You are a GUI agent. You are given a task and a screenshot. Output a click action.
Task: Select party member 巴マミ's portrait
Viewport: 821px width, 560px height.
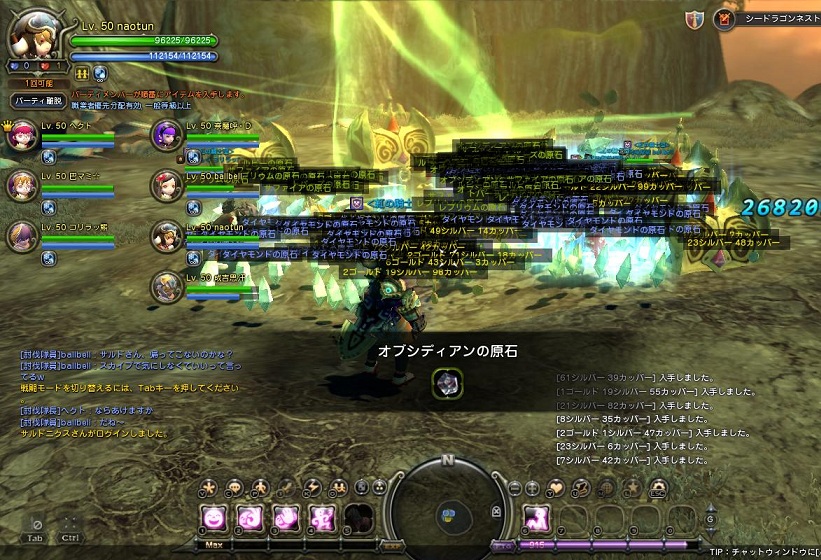click(x=21, y=186)
